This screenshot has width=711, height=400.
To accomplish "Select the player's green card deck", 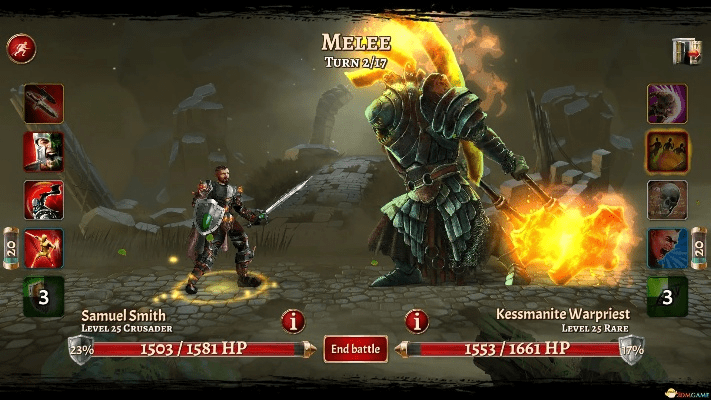I will [x=43, y=296].
